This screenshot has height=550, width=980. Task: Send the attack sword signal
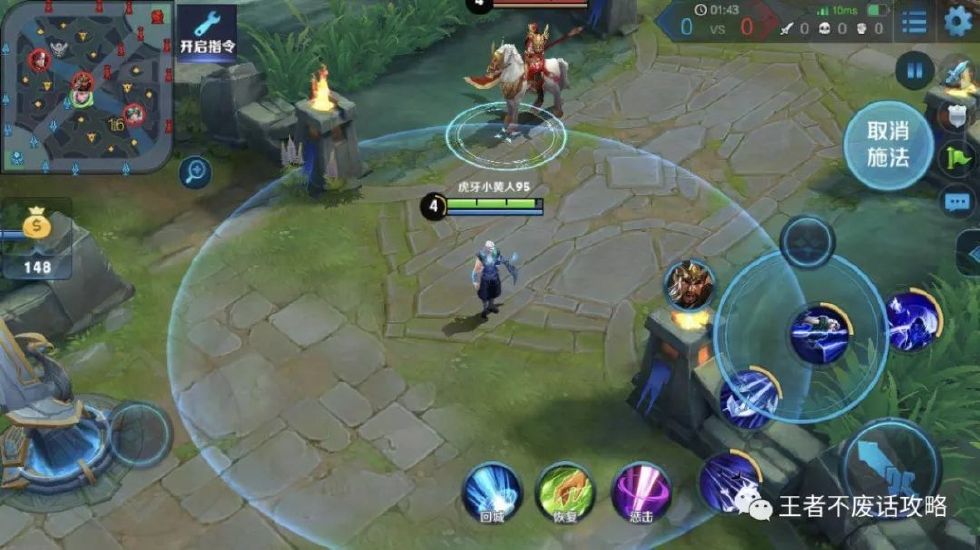pos(958,75)
